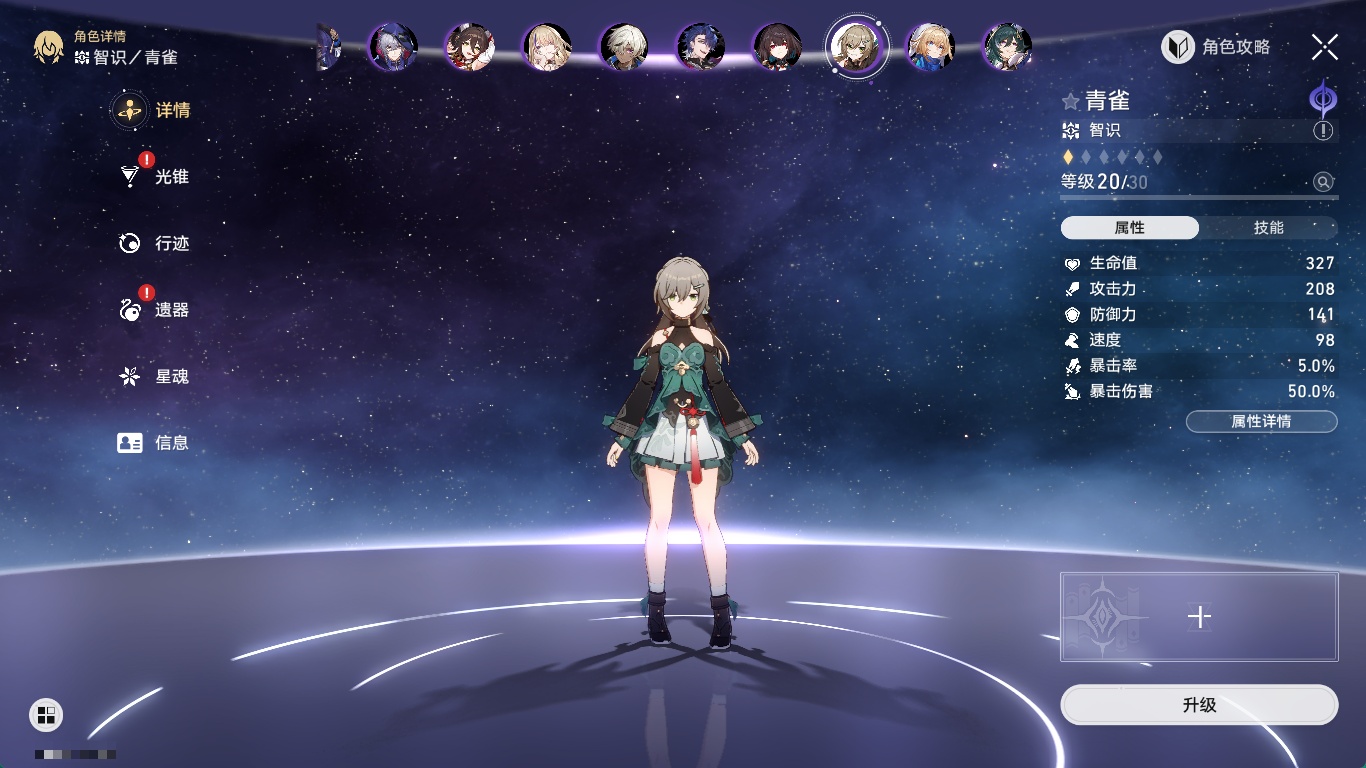The image size is (1366, 768).
Task: Select the 行迹 traces menu entry
Action: pos(155,243)
